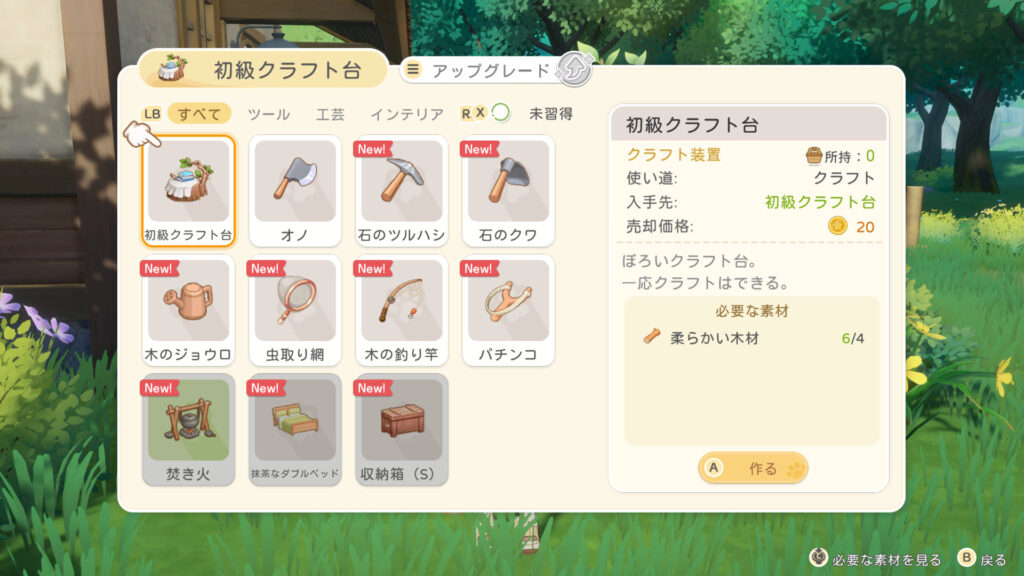
Task: Open the アップグレード upgrade tab
Action: point(490,70)
